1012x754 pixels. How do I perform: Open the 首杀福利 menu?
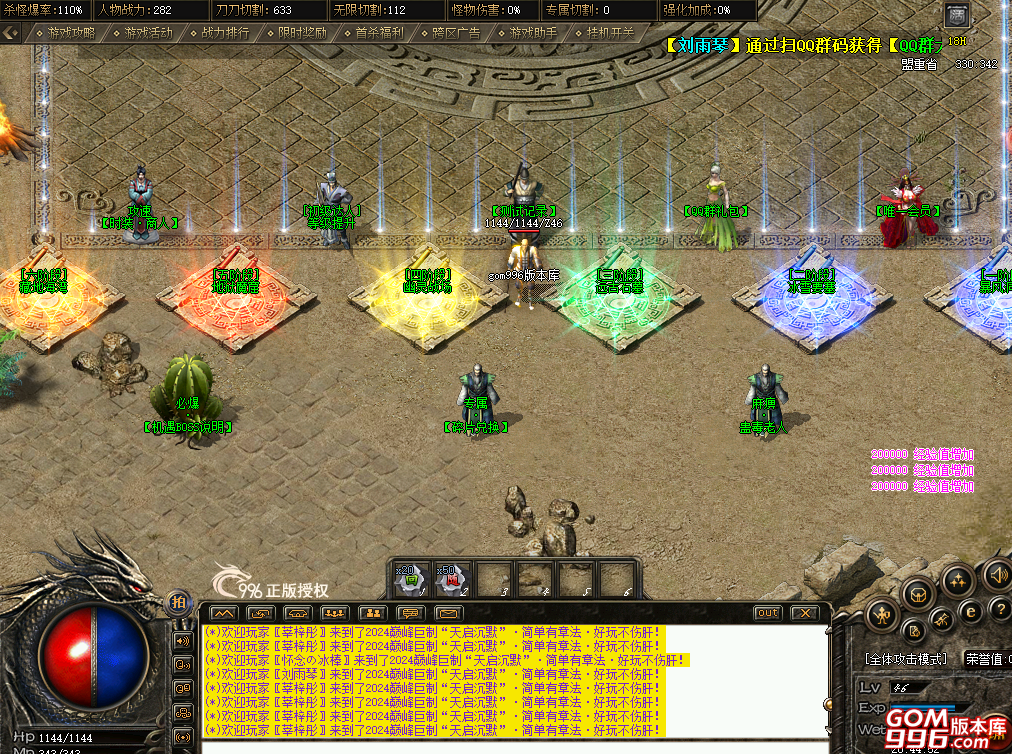tap(380, 33)
